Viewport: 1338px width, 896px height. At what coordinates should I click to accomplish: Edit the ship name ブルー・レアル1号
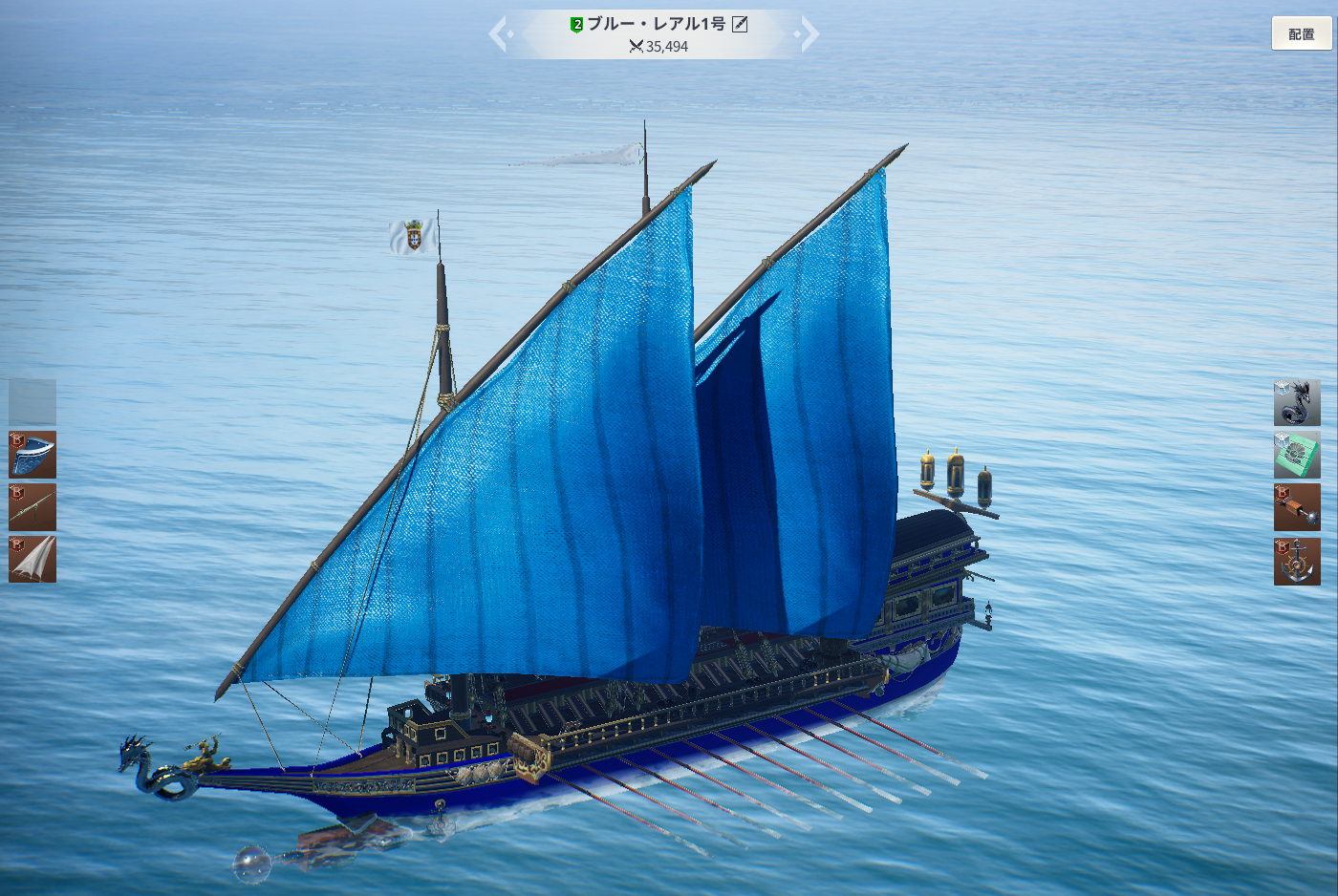coord(740,24)
